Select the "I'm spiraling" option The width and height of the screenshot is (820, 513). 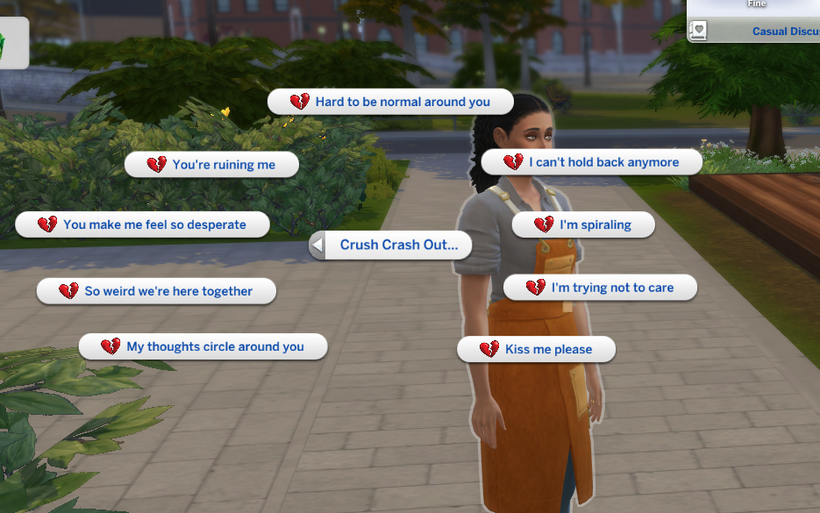pos(583,225)
